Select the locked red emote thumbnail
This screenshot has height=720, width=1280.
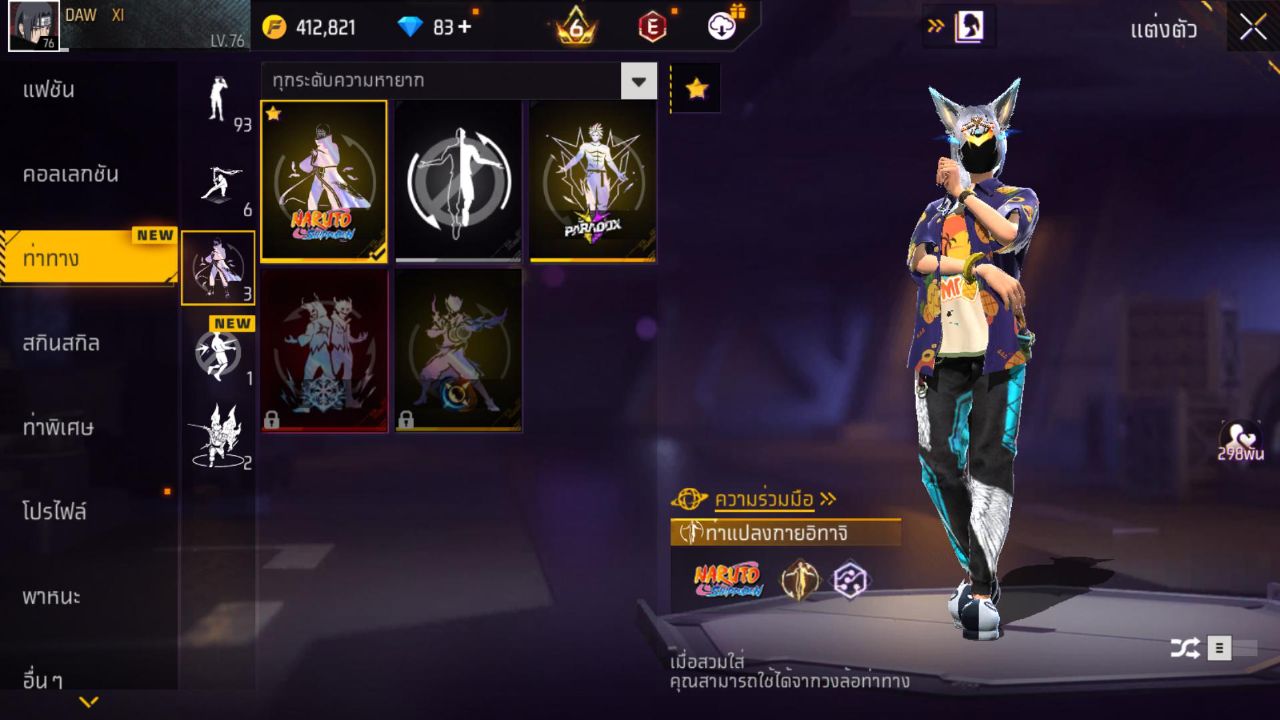coord(324,351)
